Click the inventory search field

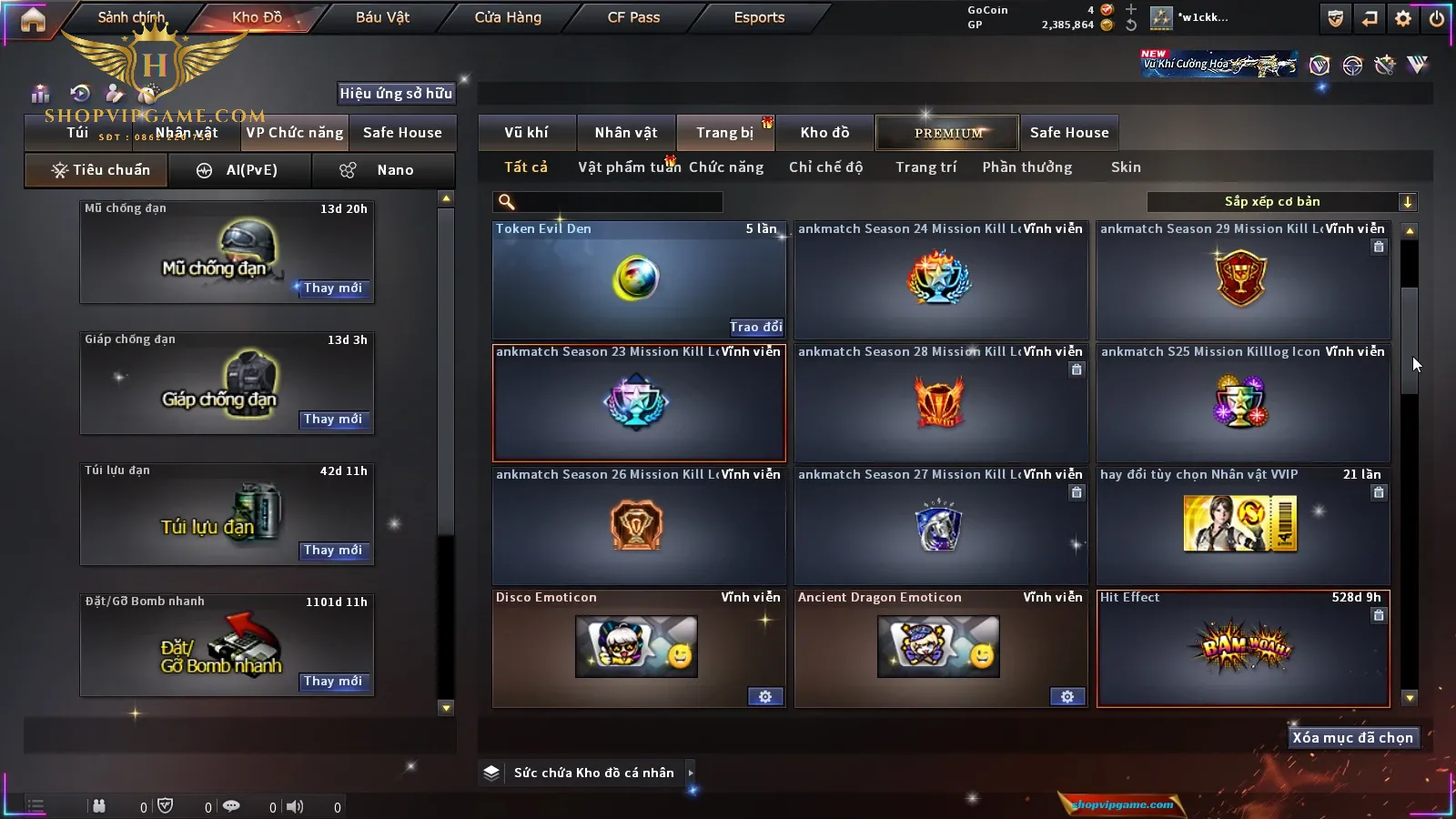coord(608,202)
